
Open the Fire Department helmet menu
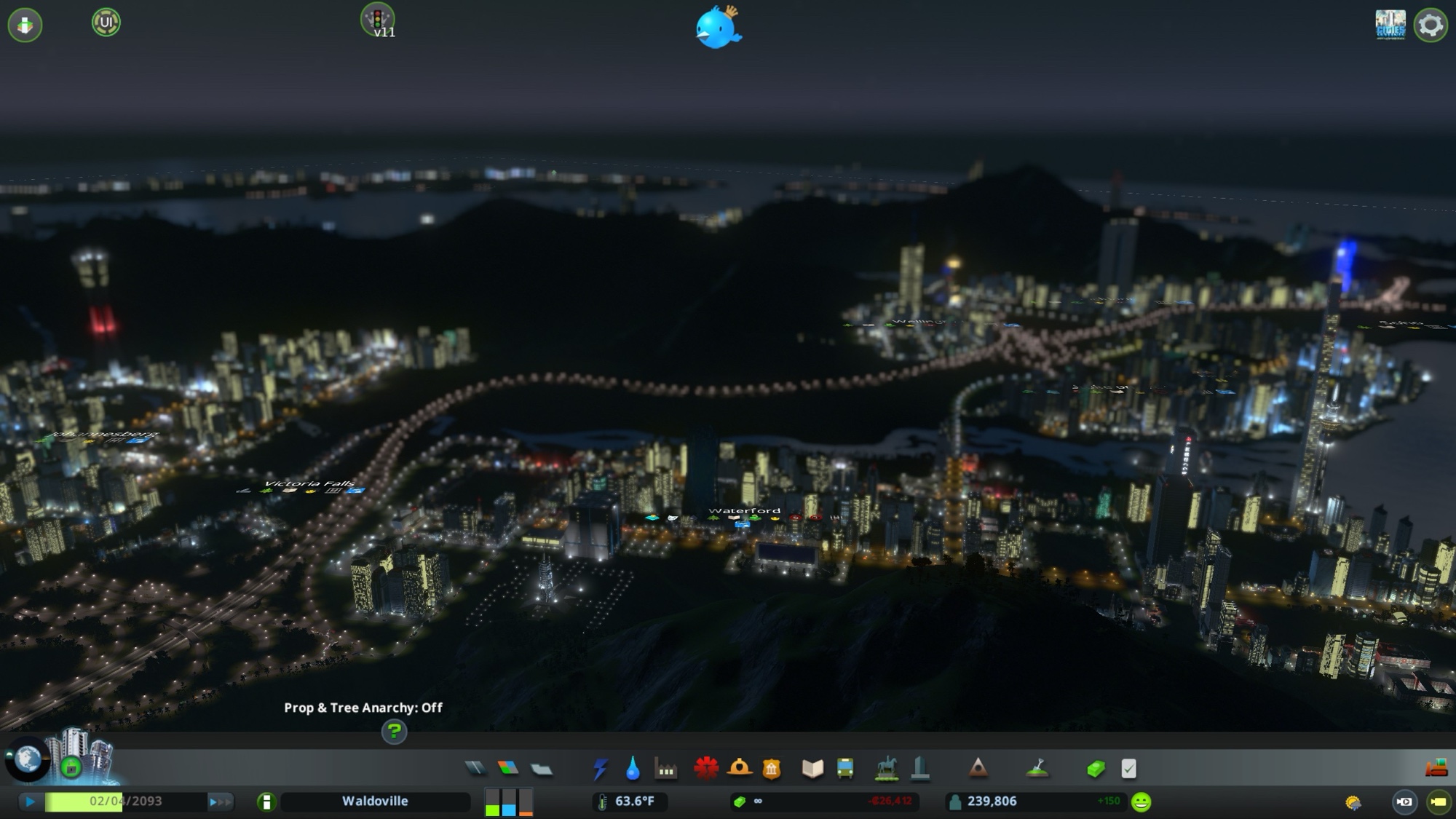pos(739,768)
